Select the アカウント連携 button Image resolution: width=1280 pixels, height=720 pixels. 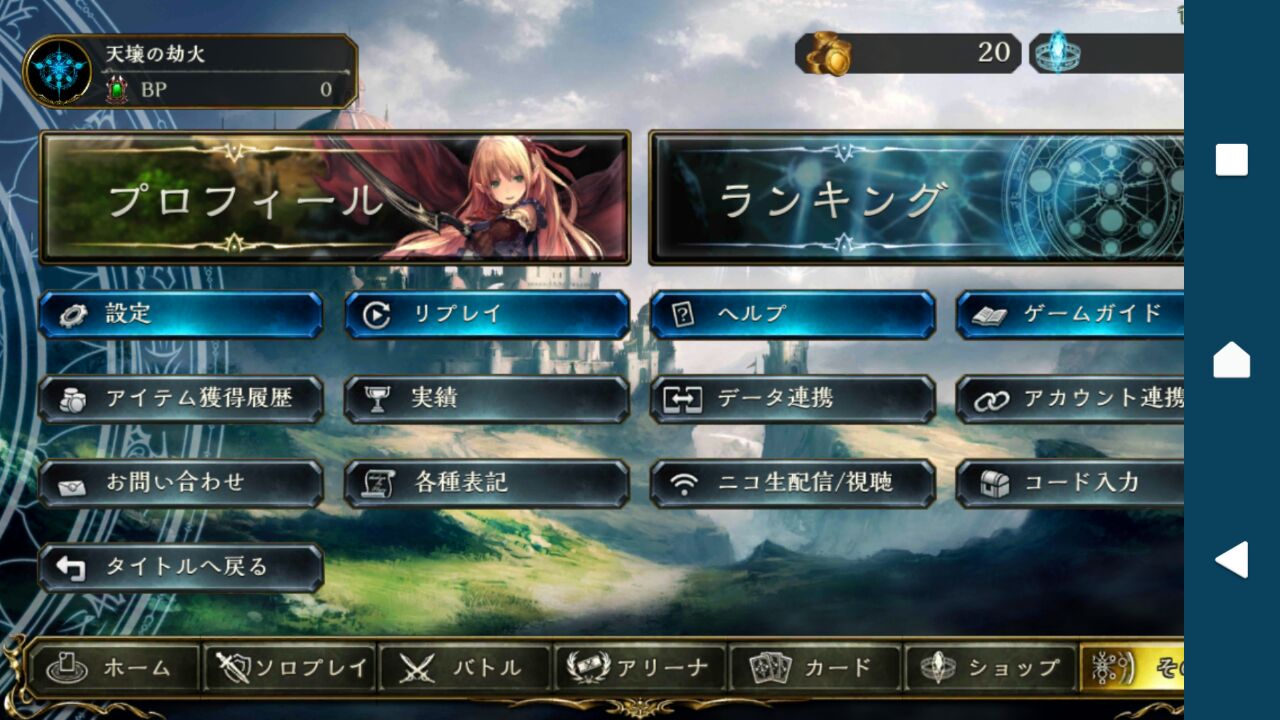tap(1069, 399)
